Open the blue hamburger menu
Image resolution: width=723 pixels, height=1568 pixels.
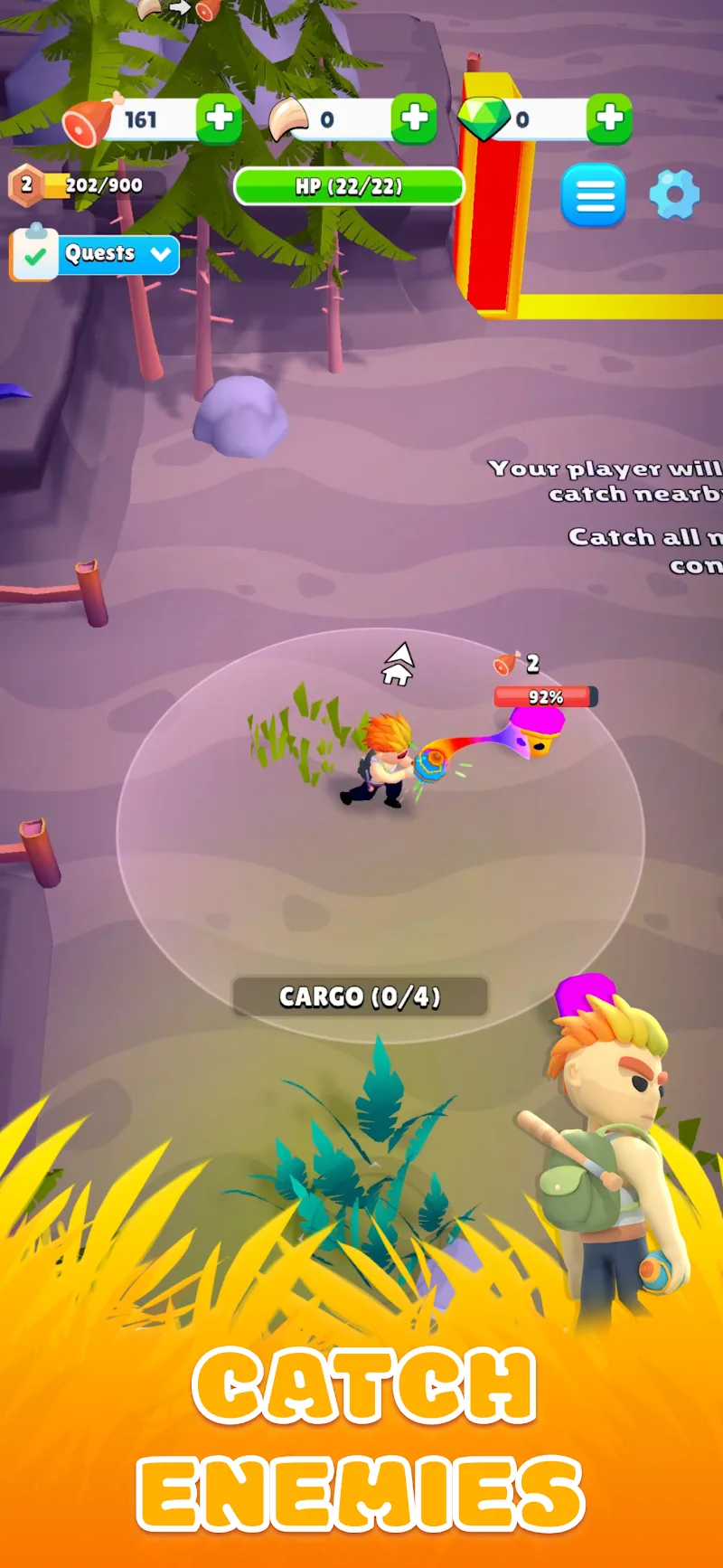pos(594,194)
